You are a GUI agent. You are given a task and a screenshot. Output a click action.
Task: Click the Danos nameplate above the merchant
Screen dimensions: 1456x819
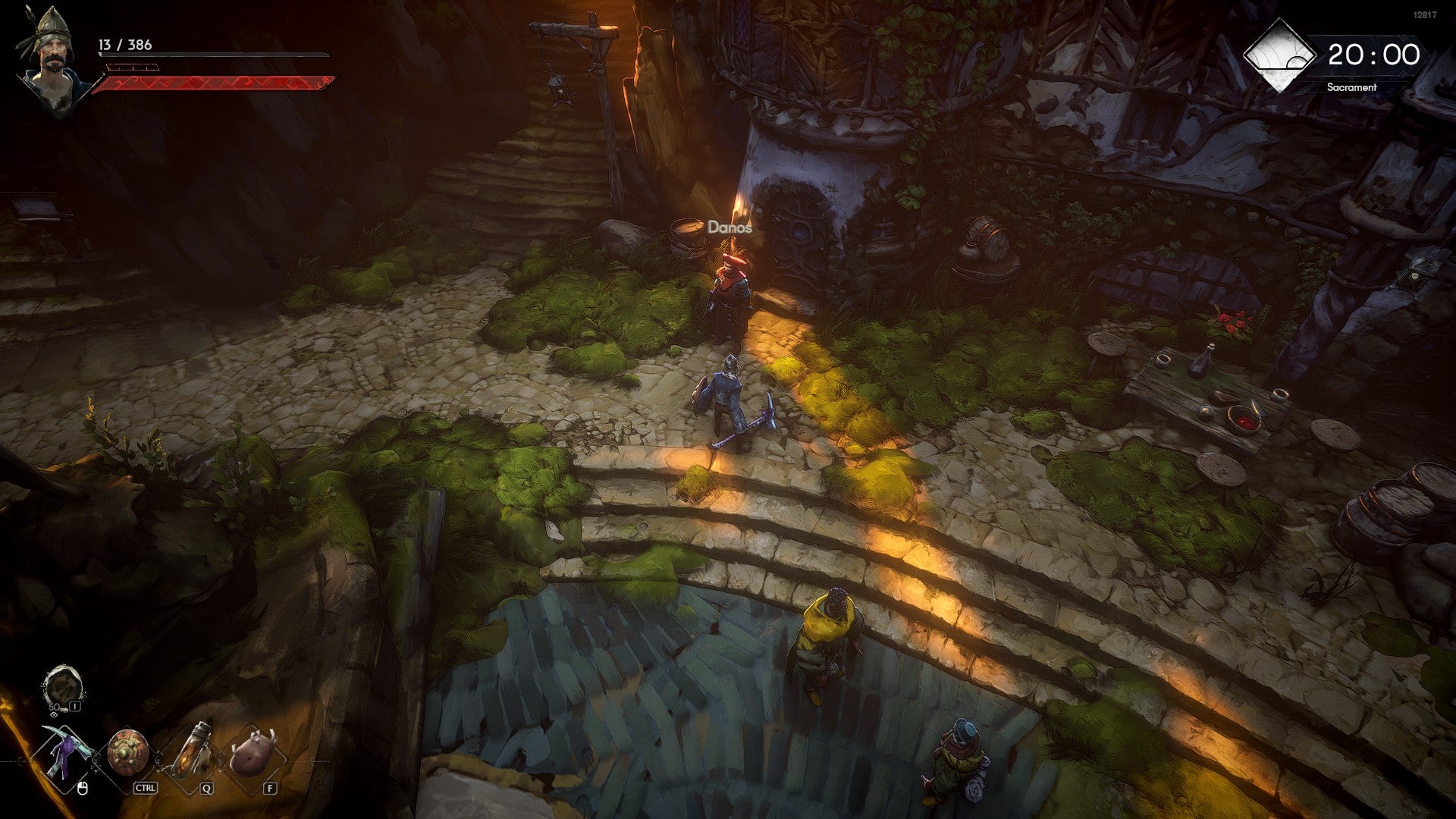(x=730, y=227)
